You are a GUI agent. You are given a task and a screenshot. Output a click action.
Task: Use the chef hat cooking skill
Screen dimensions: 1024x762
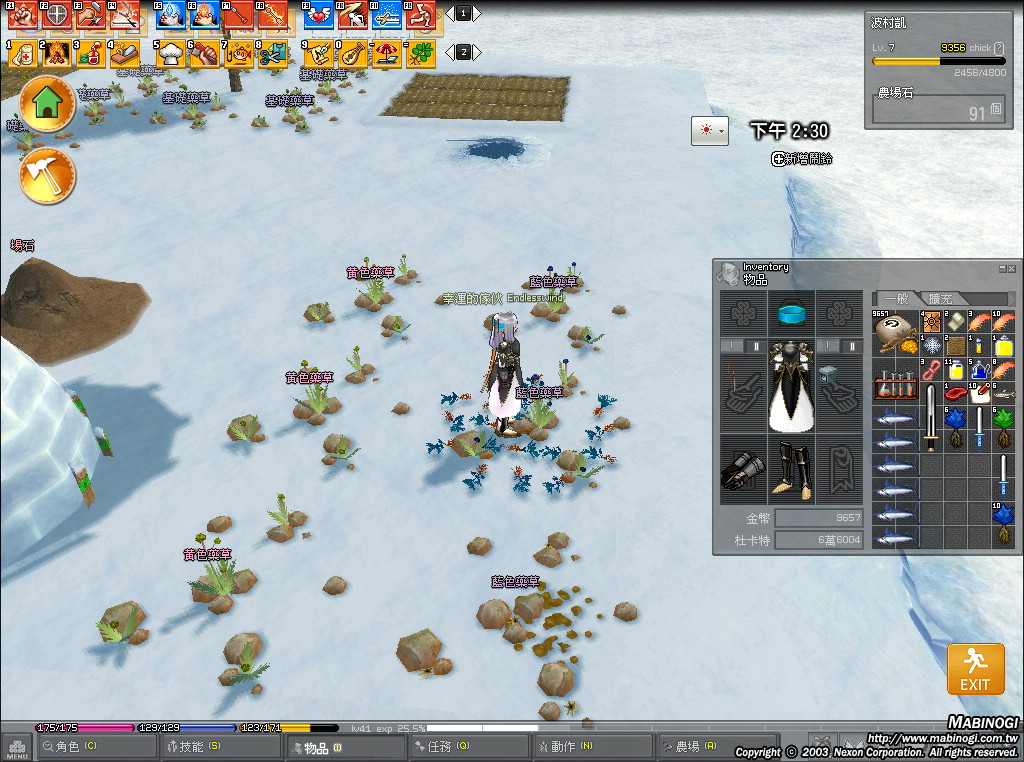point(171,53)
